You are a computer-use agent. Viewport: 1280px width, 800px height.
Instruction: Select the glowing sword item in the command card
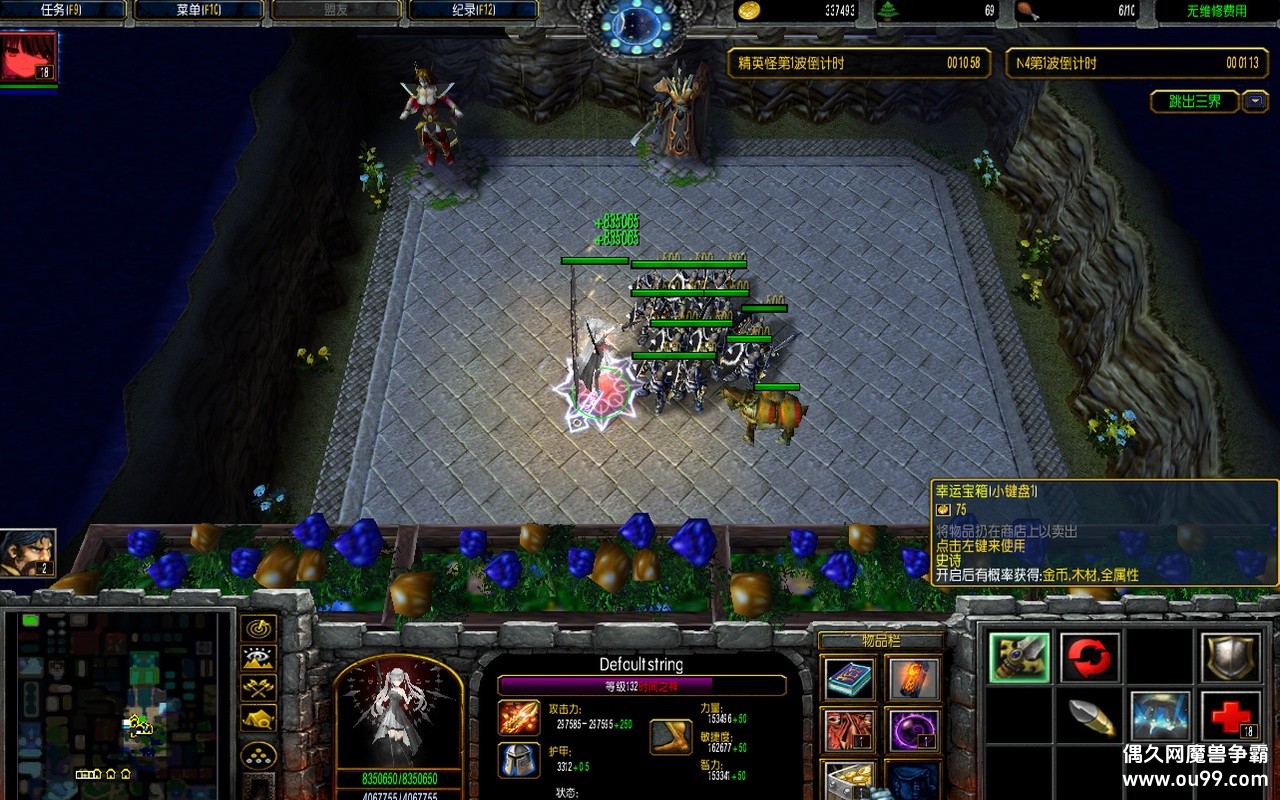click(1020, 657)
